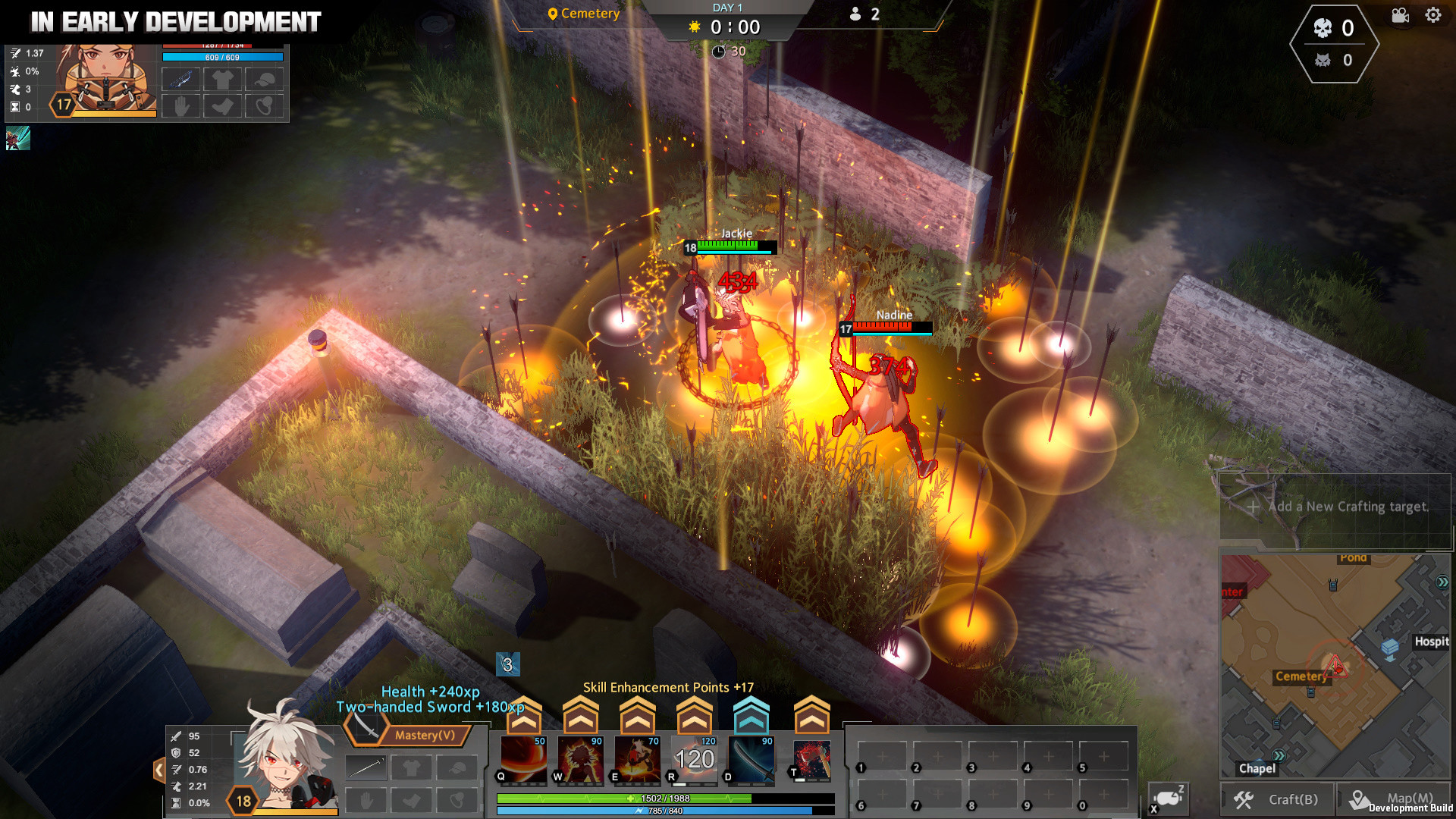Collapse the character stats panel arrow

[x=159, y=770]
